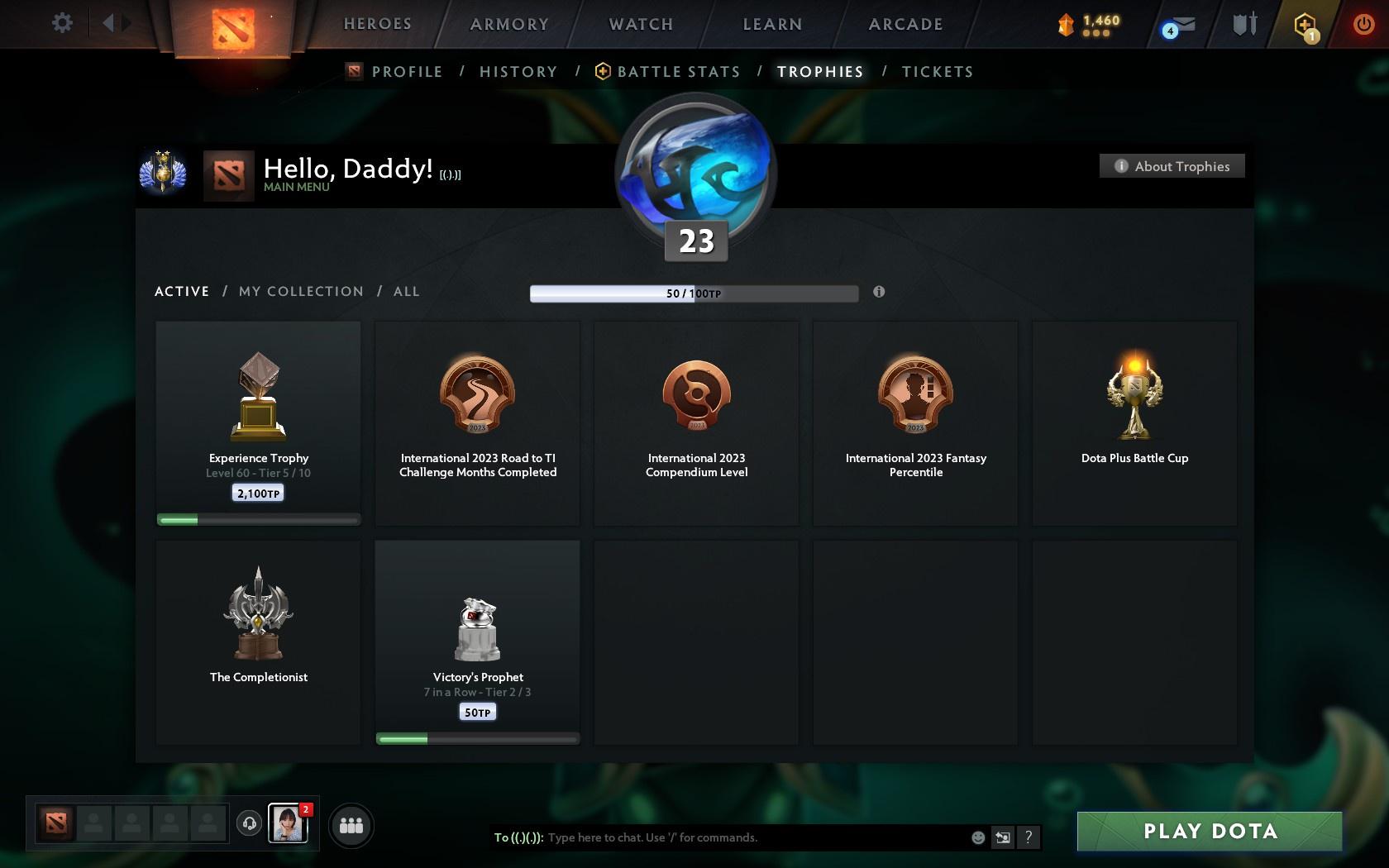Switch to the All trophies filter
The width and height of the screenshot is (1389, 868).
(406, 291)
